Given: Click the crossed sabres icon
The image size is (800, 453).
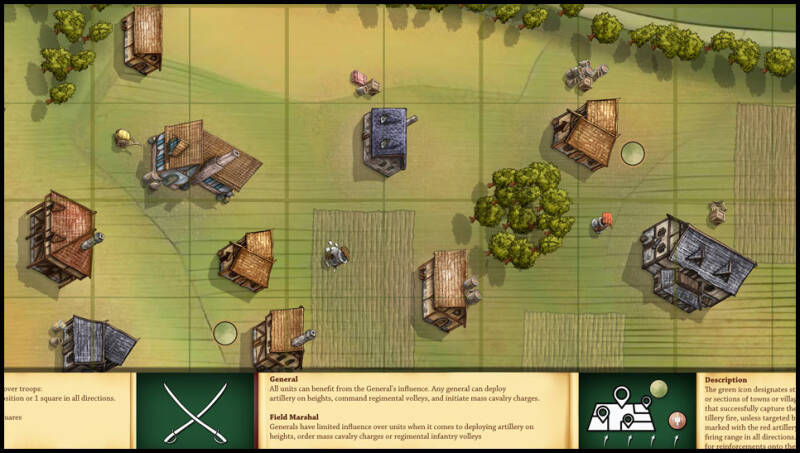Looking at the screenshot, I should click(x=195, y=411).
